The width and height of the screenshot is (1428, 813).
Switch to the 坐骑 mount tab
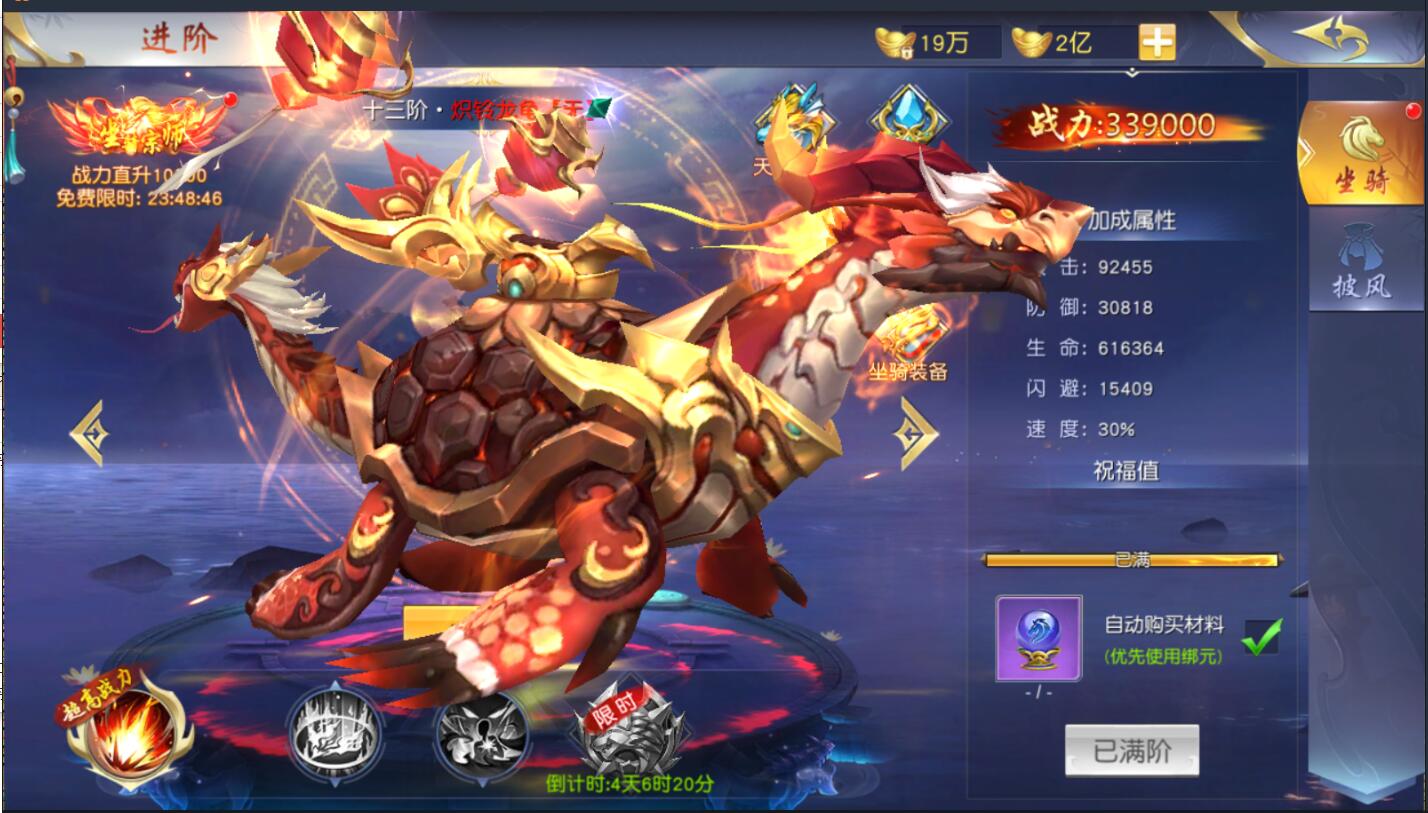tap(1363, 153)
